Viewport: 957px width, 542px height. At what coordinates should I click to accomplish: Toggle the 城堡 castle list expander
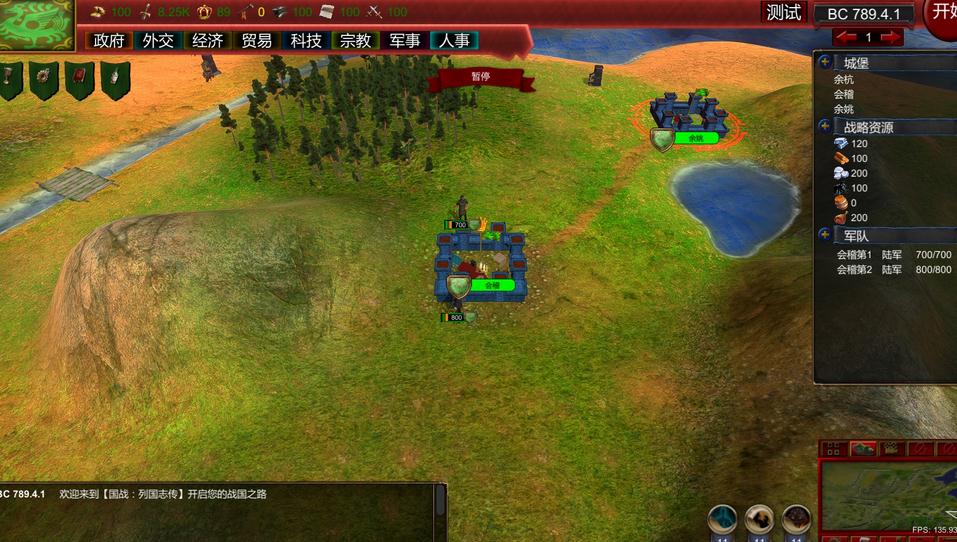[x=825, y=62]
